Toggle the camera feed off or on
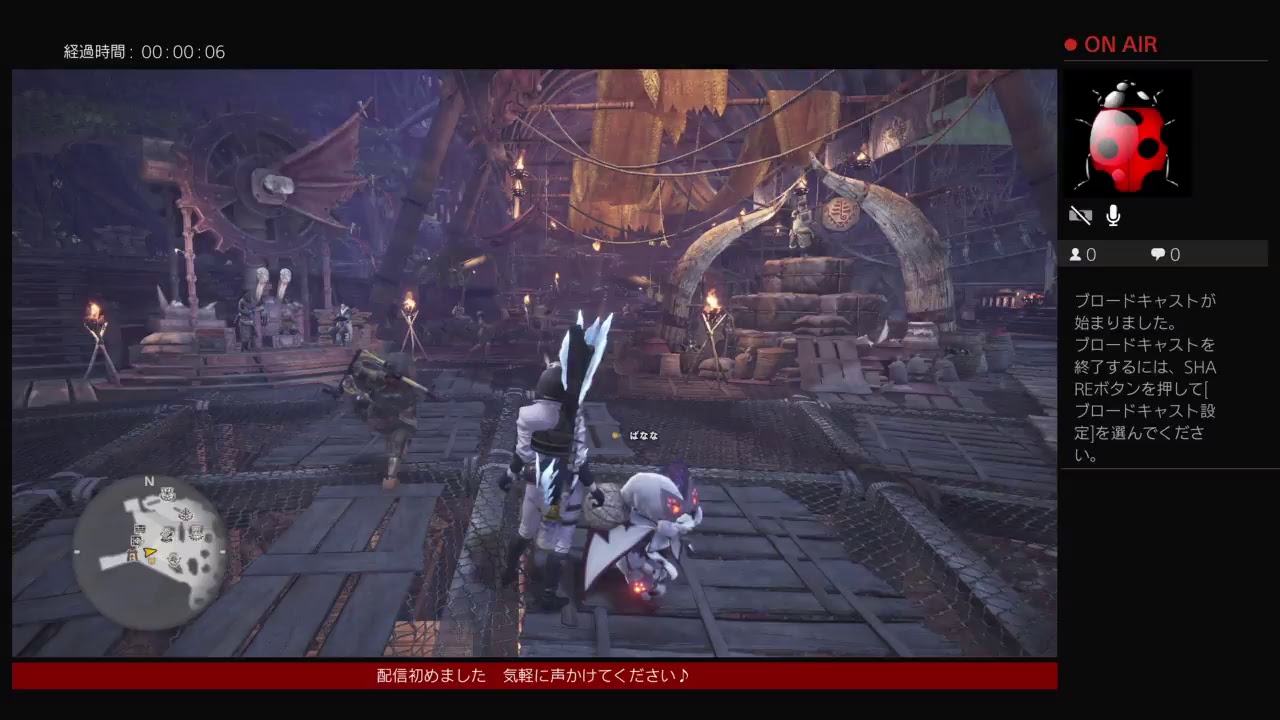 pos(1080,215)
